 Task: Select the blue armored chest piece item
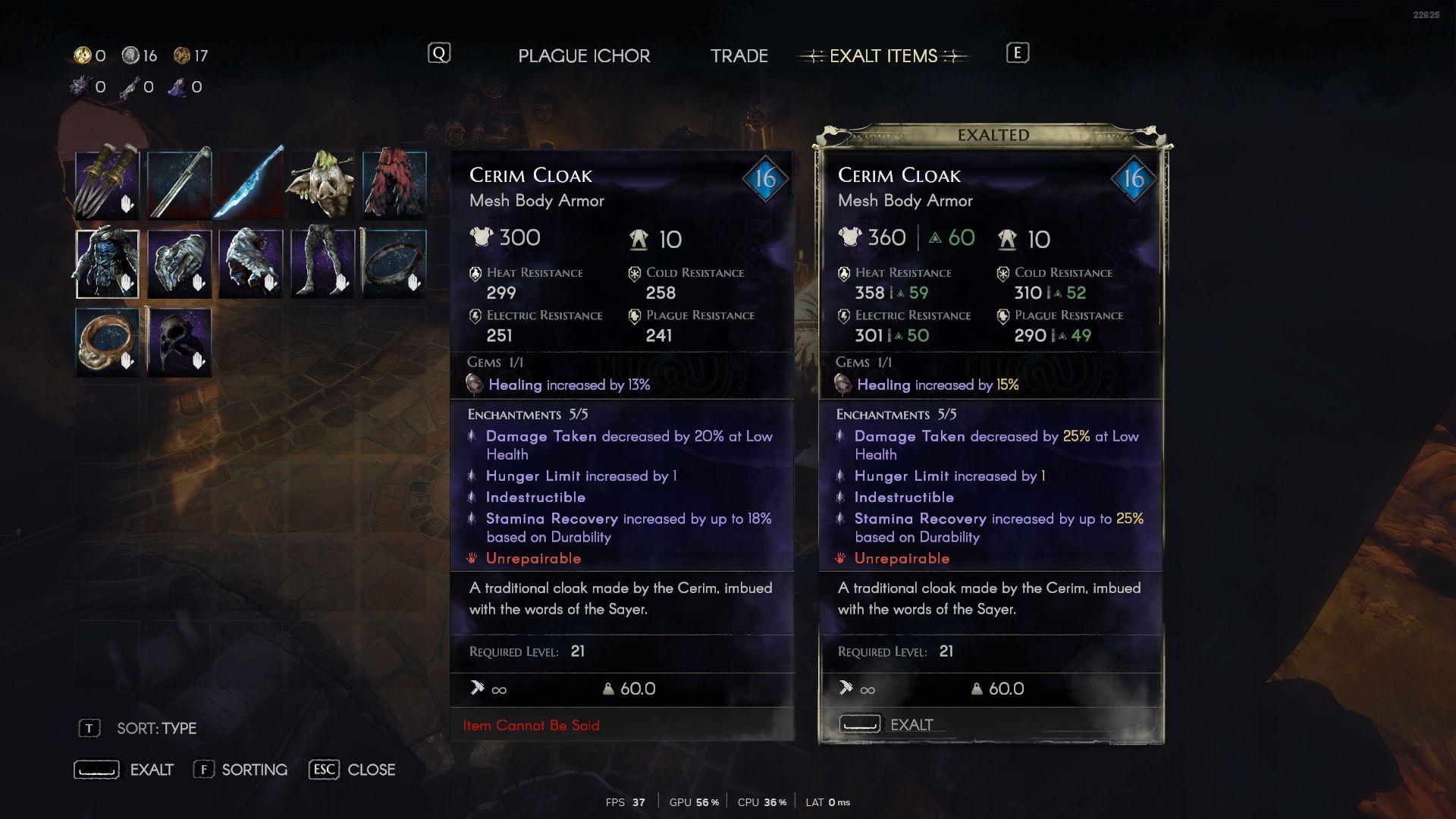click(106, 263)
